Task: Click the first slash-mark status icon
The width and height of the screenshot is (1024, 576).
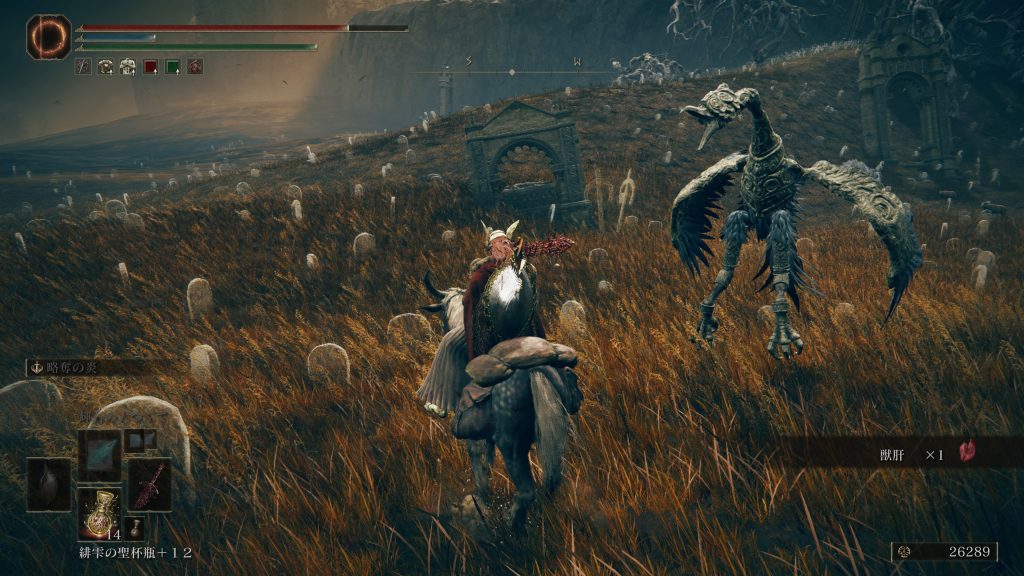Action: [x=84, y=67]
